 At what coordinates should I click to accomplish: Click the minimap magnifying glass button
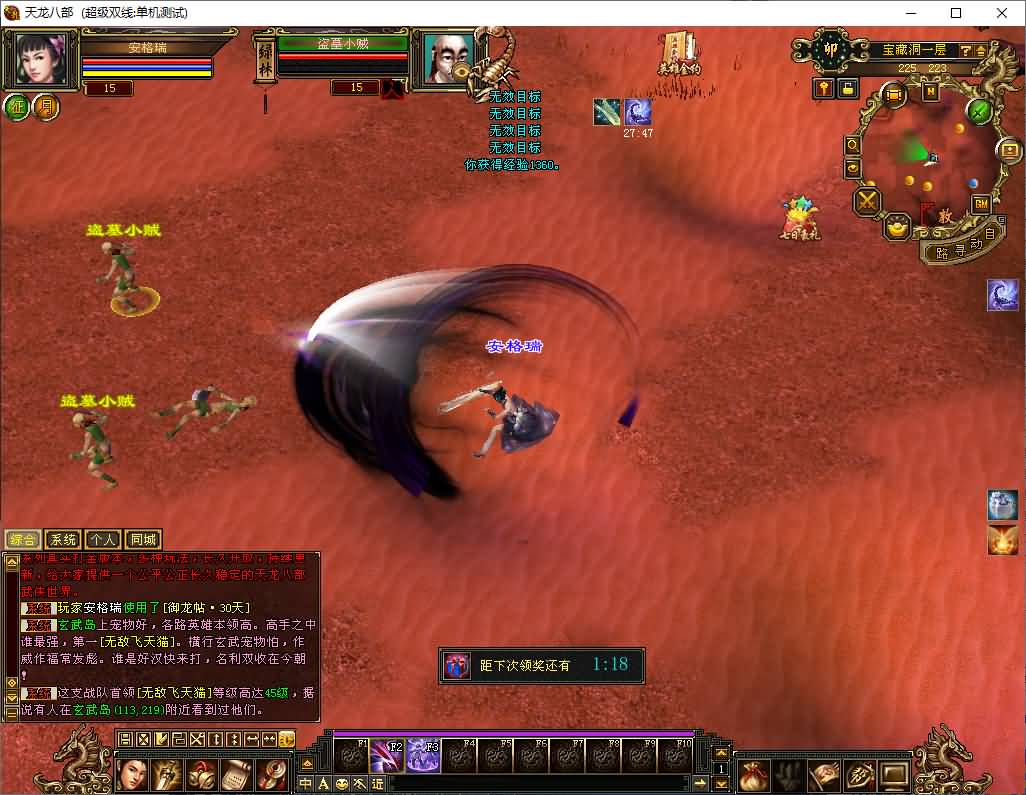[x=852, y=145]
